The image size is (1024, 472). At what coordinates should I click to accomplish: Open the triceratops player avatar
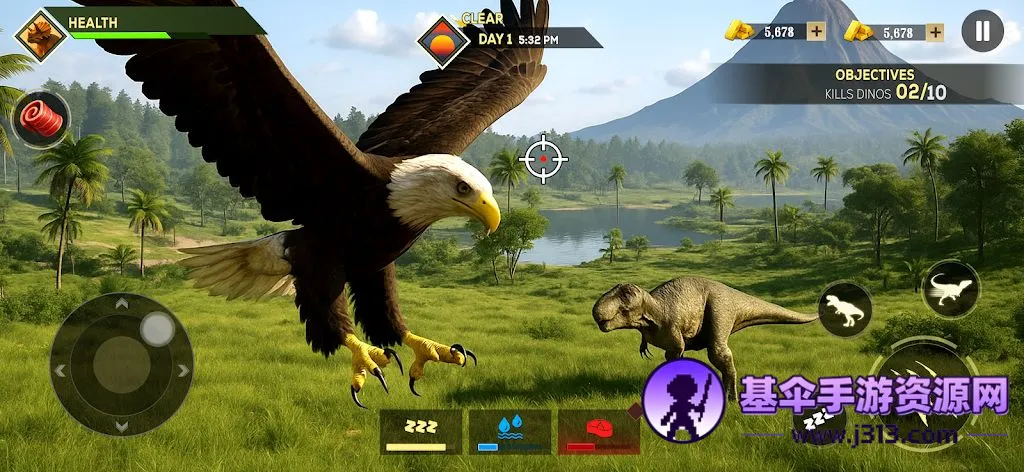coord(40,35)
